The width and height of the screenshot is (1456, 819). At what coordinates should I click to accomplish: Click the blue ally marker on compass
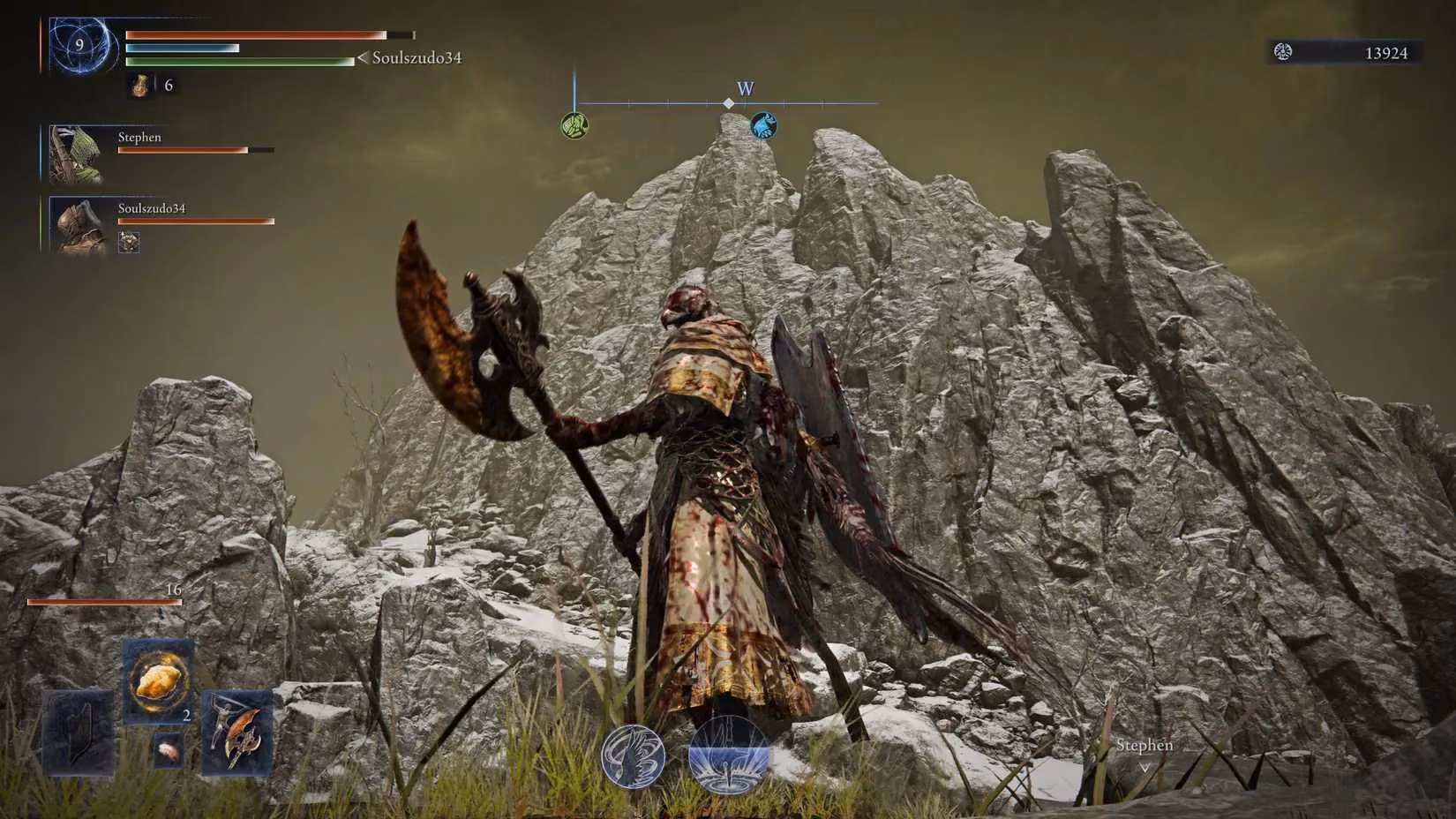763,125
